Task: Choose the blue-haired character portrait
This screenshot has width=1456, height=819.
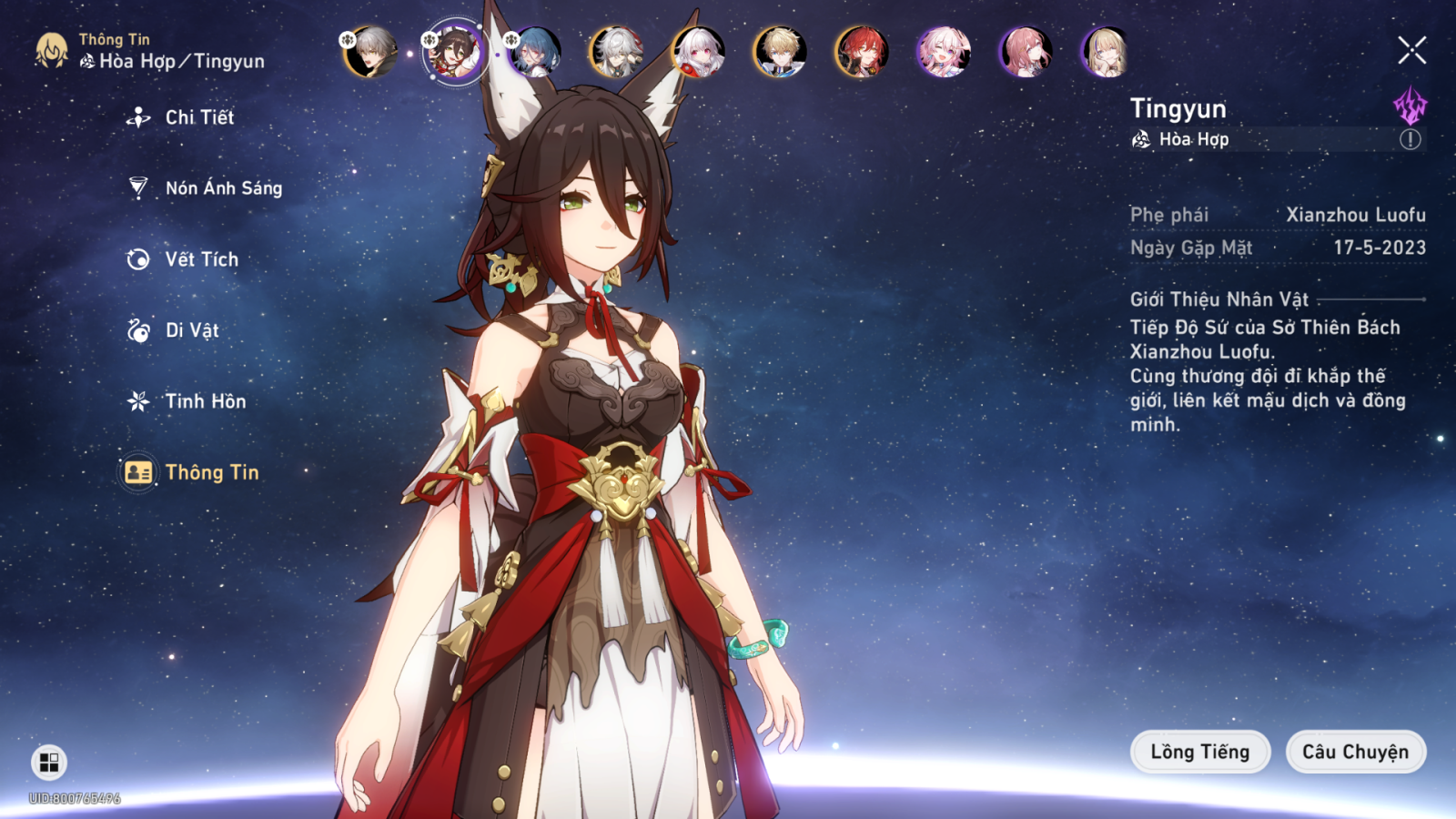Action: [535, 52]
